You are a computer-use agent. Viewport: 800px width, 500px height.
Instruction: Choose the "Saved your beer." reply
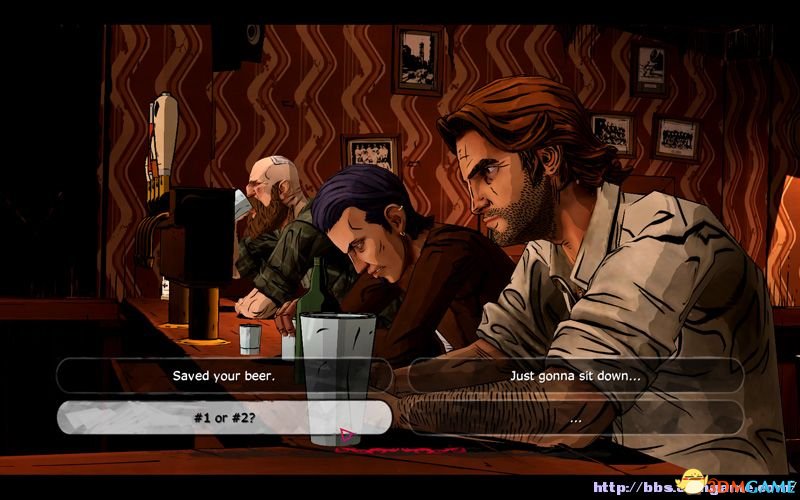pos(224,376)
